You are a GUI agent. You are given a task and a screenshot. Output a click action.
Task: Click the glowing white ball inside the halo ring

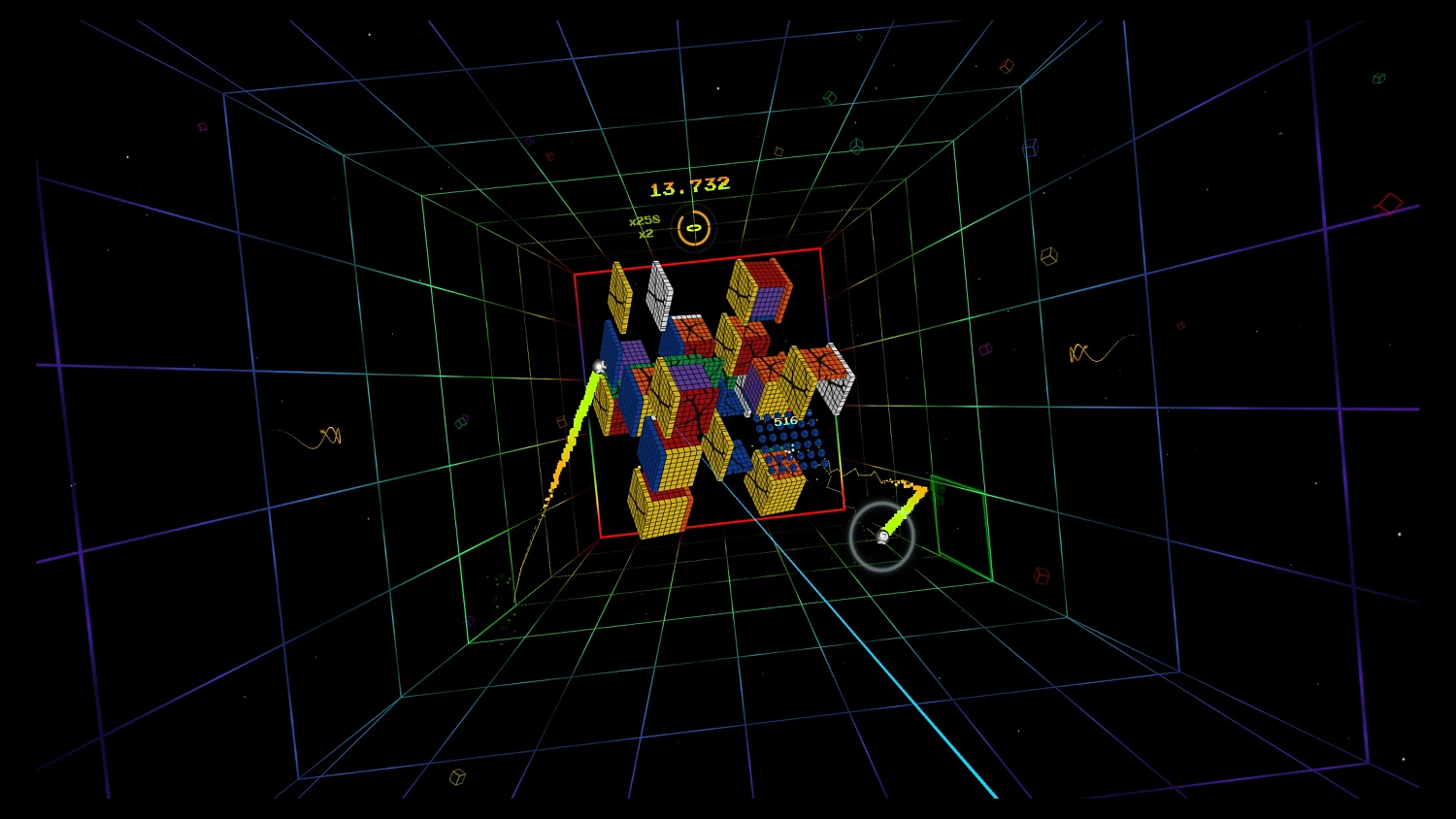click(x=881, y=536)
